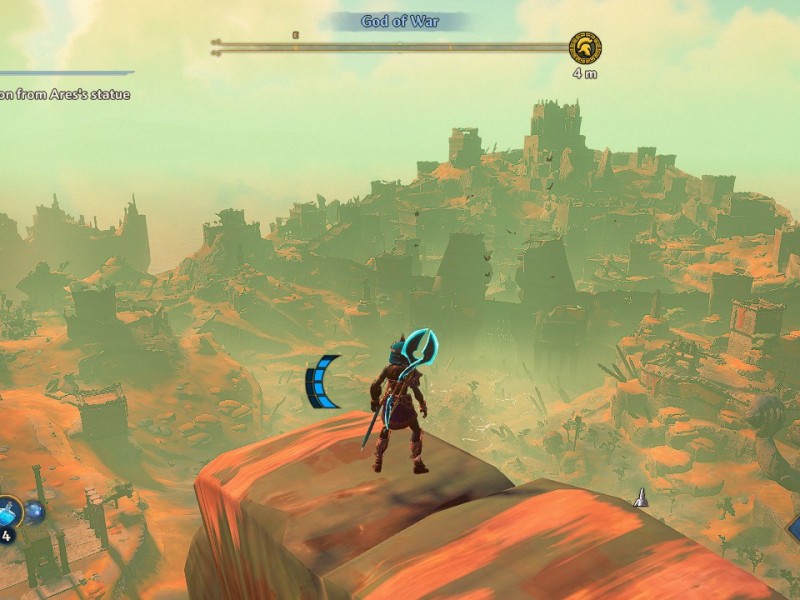Select the God of War quest title

pyautogui.click(x=400, y=21)
